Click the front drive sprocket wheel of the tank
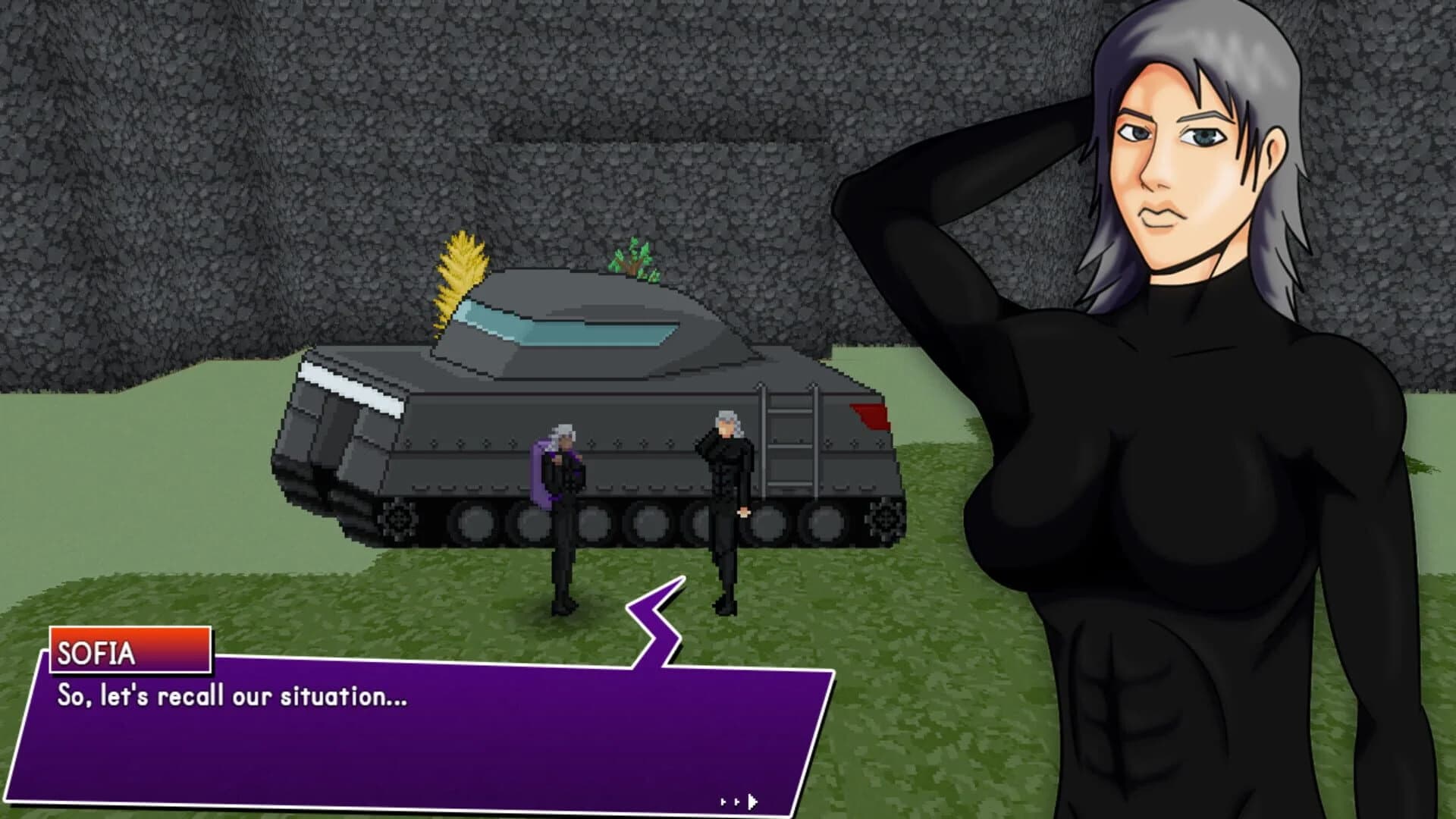This screenshot has width=1456, height=819. pos(398,523)
